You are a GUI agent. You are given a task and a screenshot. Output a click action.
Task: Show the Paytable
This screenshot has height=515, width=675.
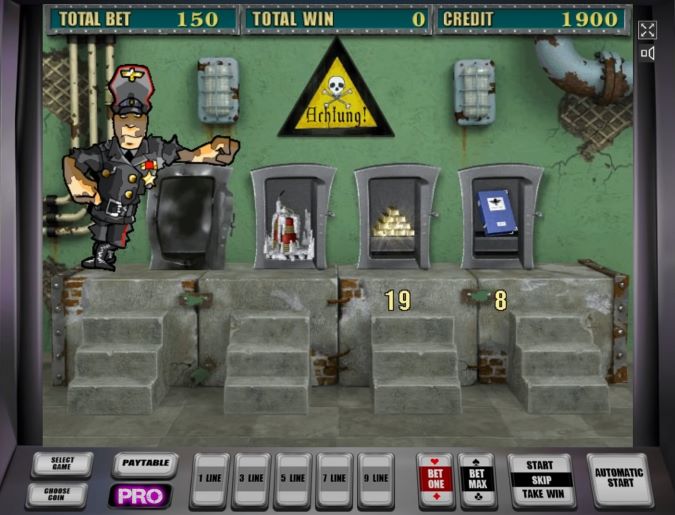(144, 465)
